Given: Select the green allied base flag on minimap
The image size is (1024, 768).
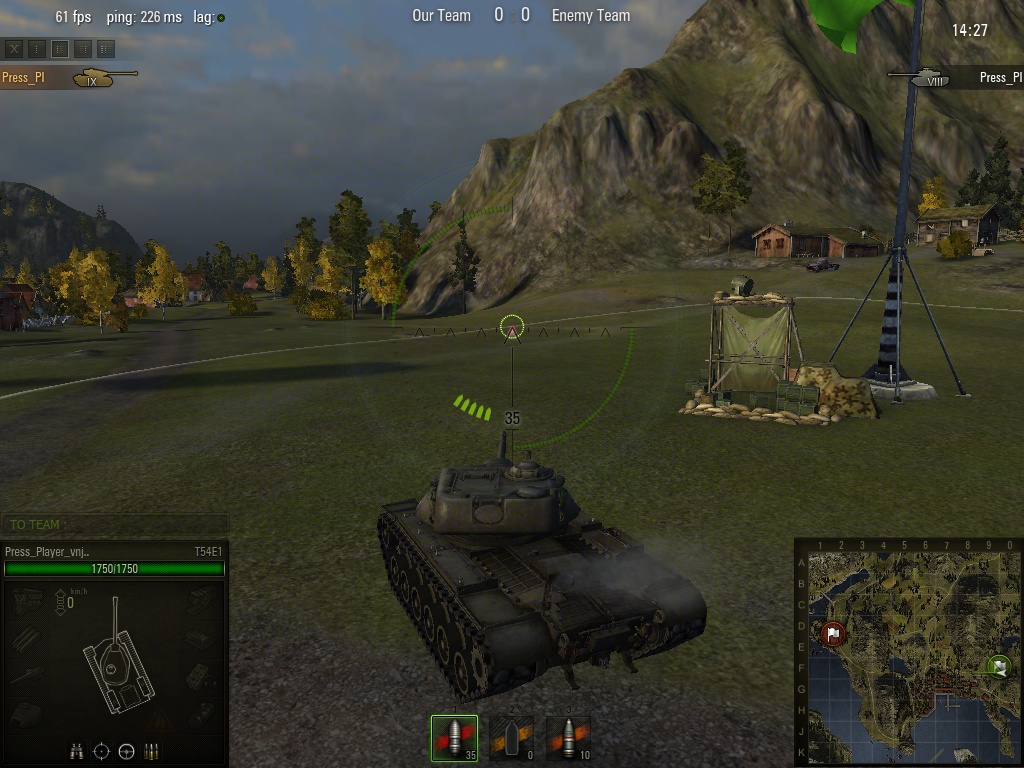Looking at the screenshot, I should point(997,665).
